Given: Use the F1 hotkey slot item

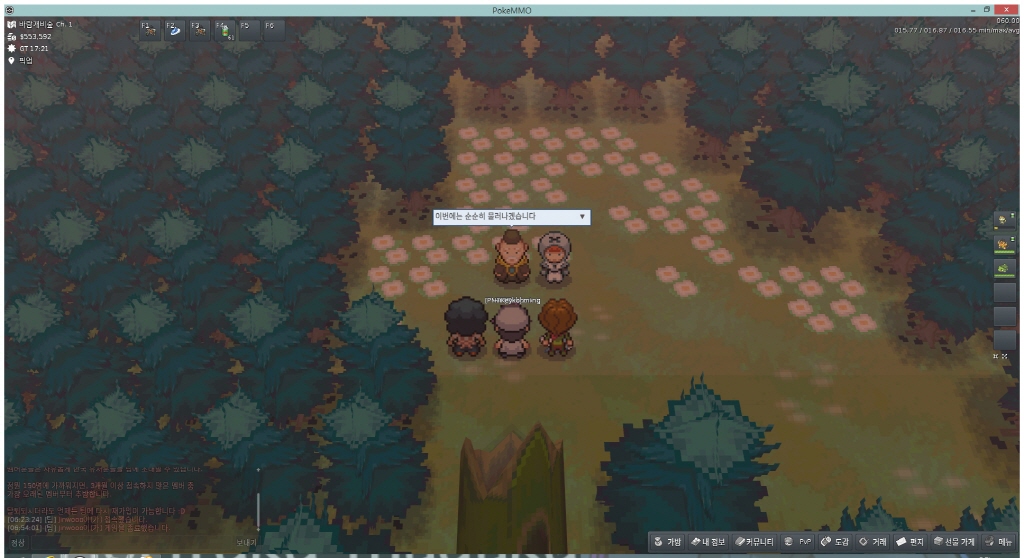Looking at the screenshot, I should pyautogui.click(x=149, y=30).
